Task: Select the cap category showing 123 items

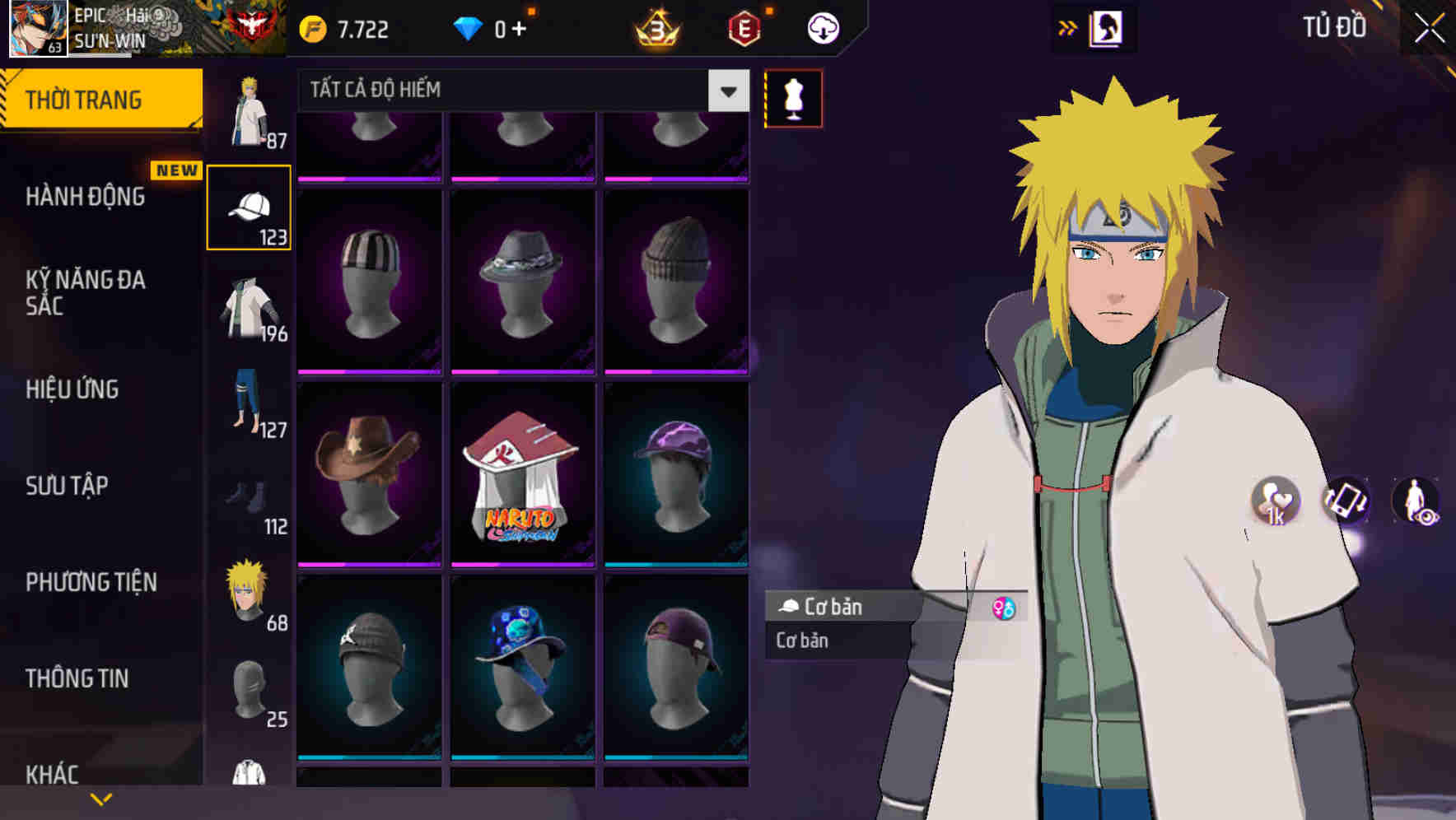Action: (x=250, y=206)
